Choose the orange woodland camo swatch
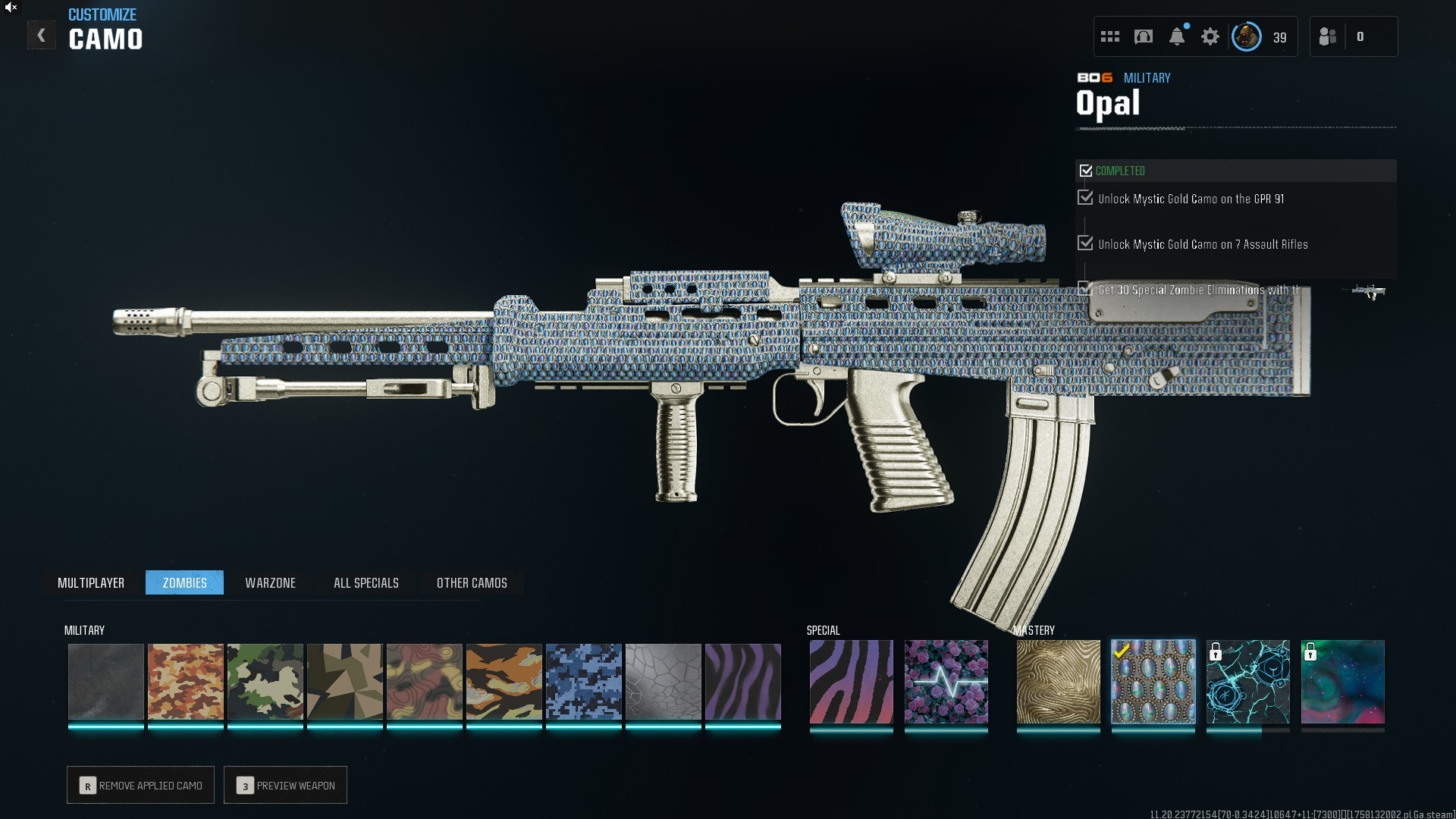This screenshot has width=1456, height=819. pyautogui.click(x=186, y=682)
